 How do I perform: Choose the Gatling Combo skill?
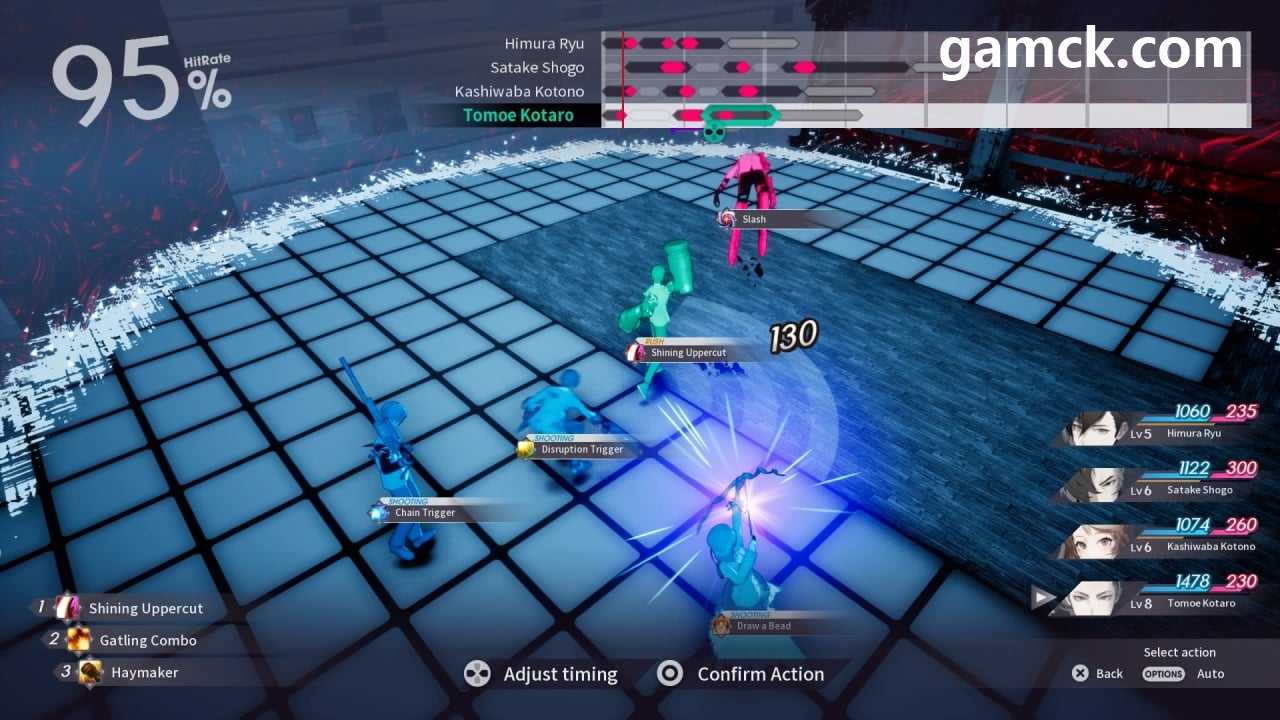pyautogui.click(x=147, y=640)
